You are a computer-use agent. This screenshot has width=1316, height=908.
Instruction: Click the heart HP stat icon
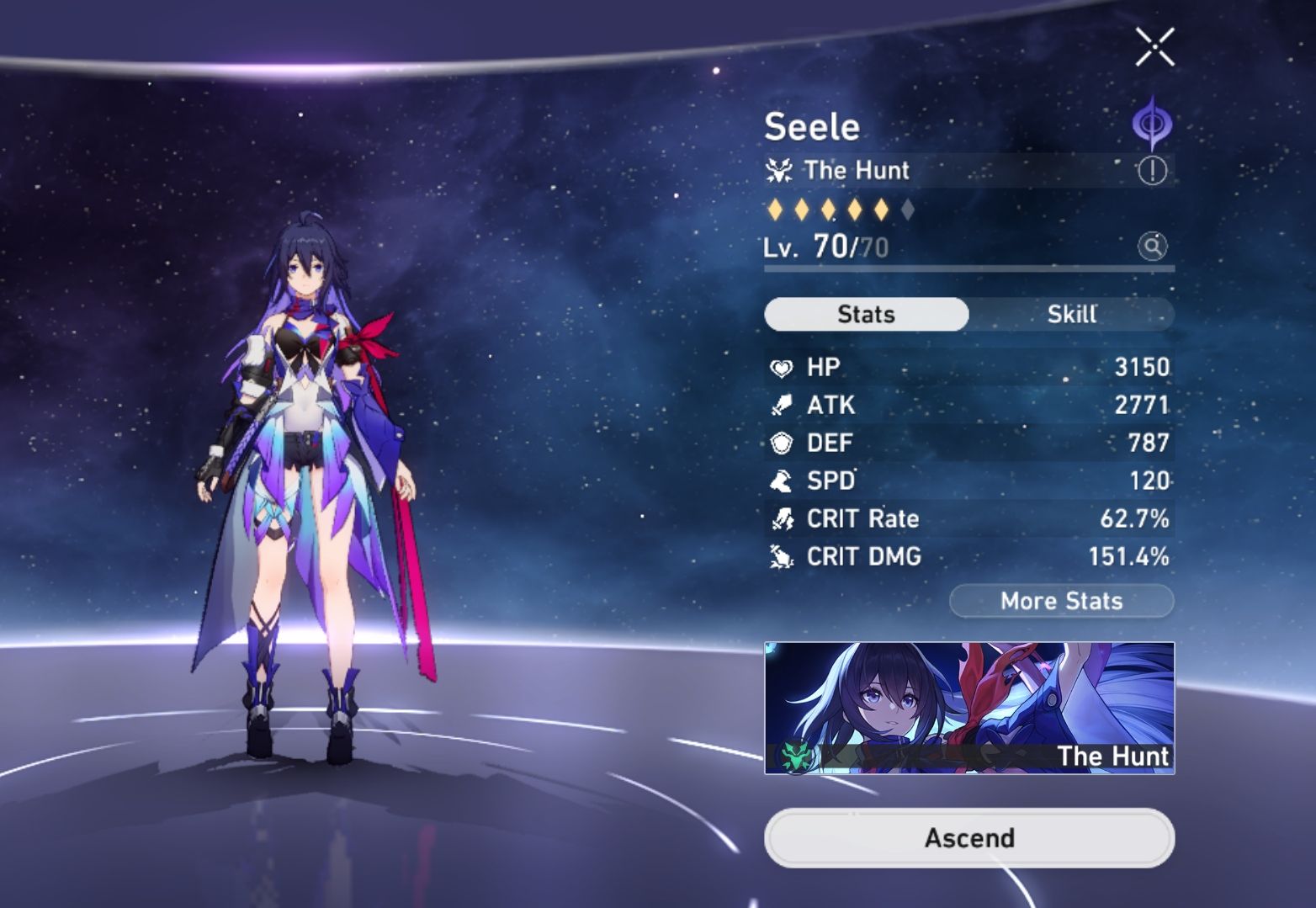[x=783, y=366]
